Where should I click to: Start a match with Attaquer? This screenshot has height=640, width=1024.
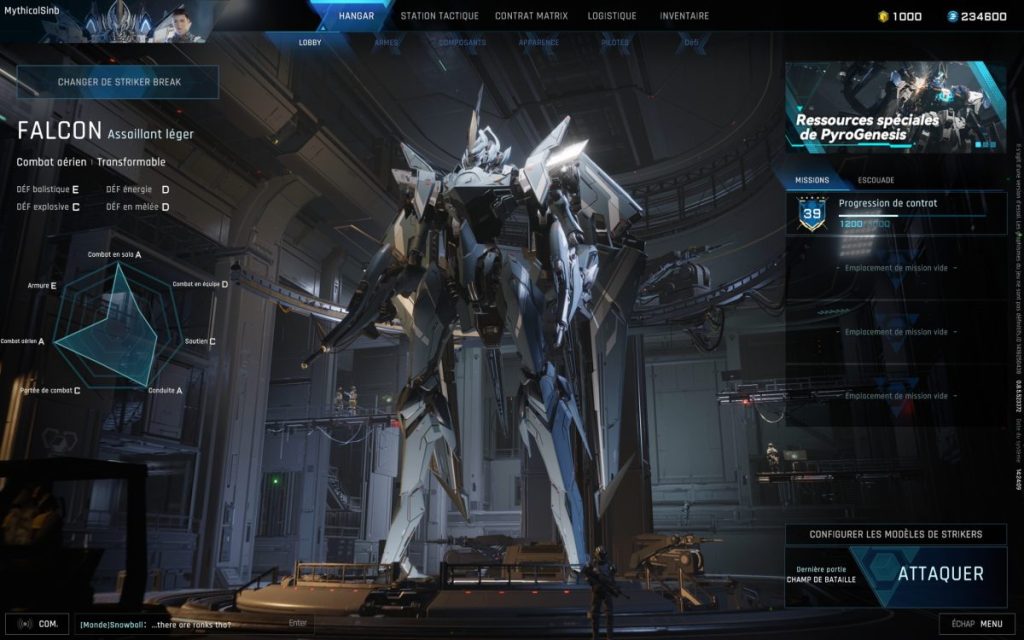click(939, 574)
